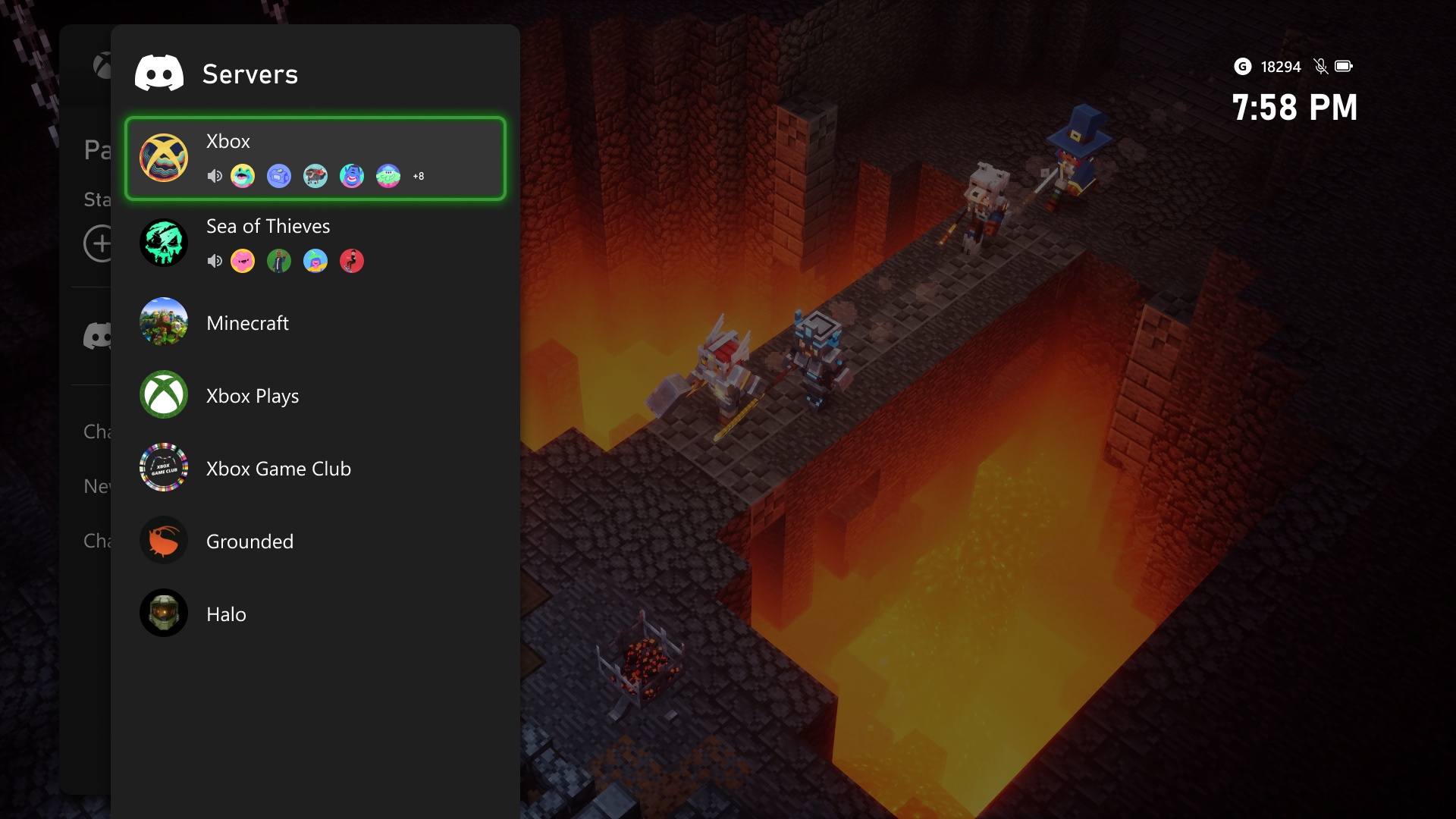Select the Discord icon in the background panel

coord(98,335)
